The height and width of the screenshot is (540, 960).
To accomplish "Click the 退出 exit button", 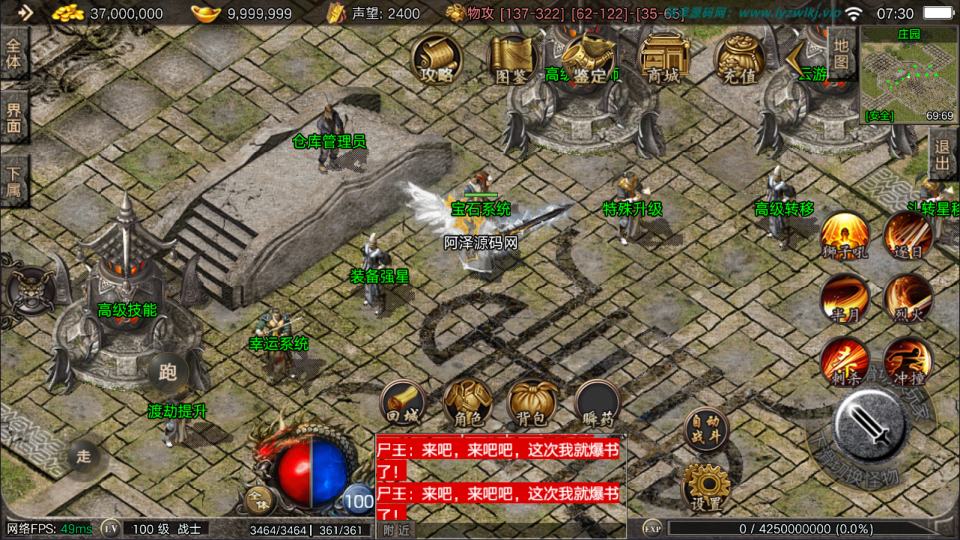I will tap(943, 155).
